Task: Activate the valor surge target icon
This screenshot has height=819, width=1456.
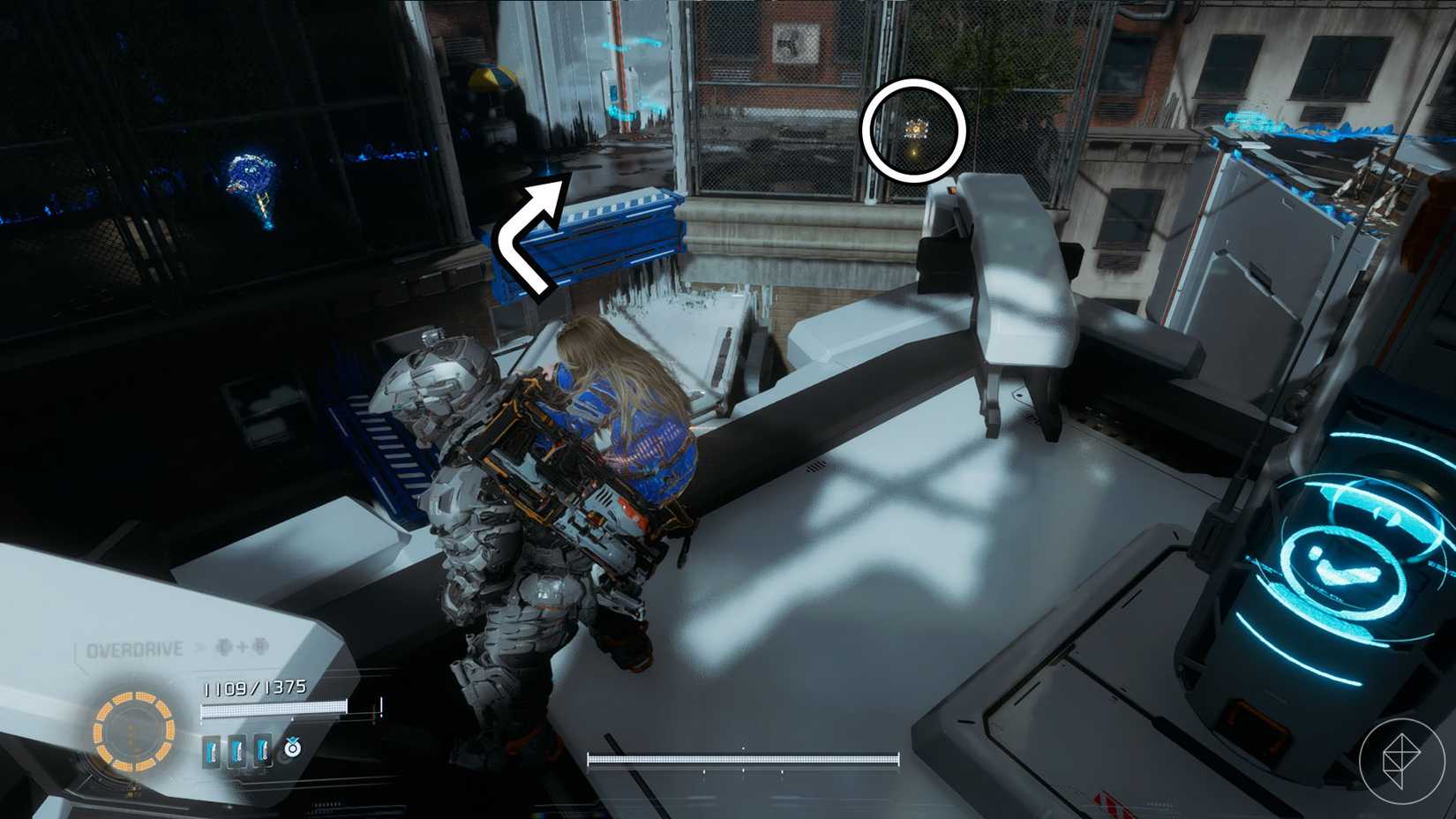Action: click(291, 748)
